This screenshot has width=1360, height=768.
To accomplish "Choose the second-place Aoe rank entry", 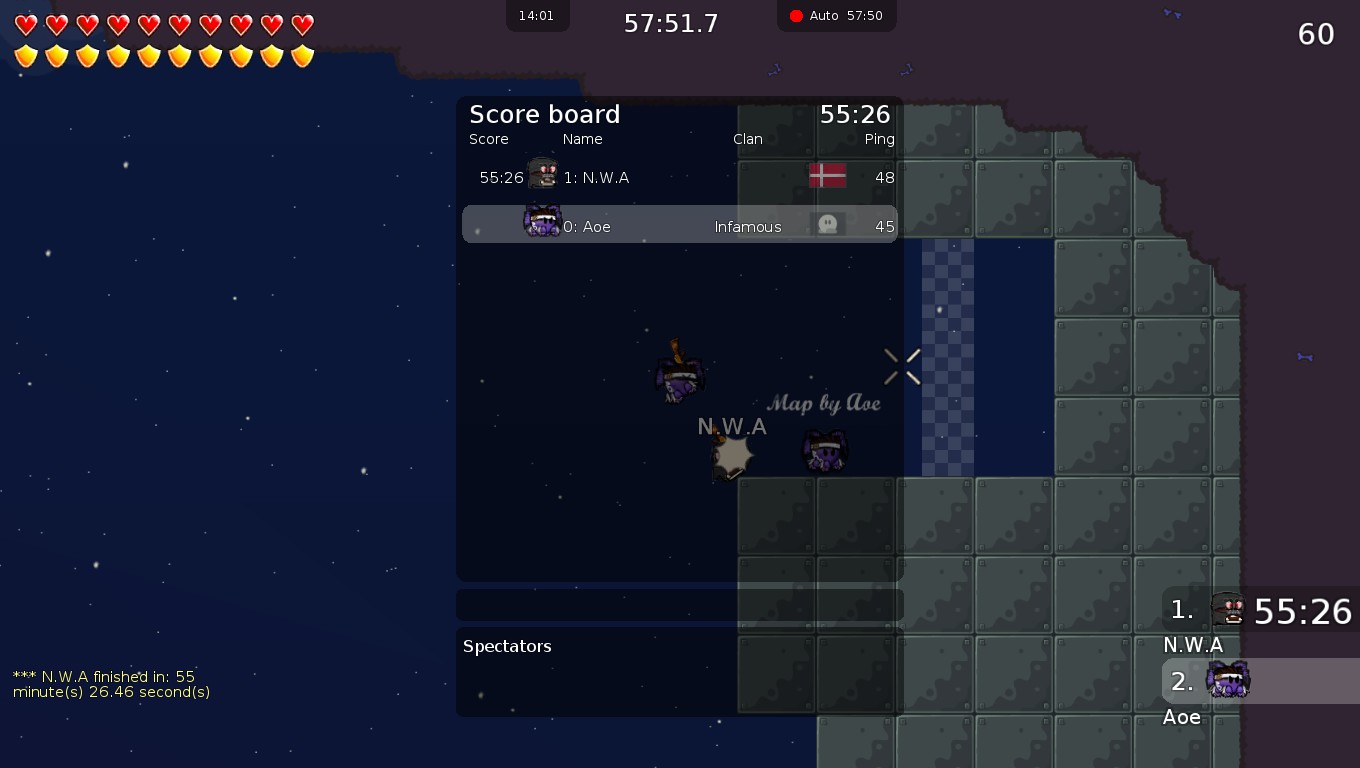I will 1260,682.
